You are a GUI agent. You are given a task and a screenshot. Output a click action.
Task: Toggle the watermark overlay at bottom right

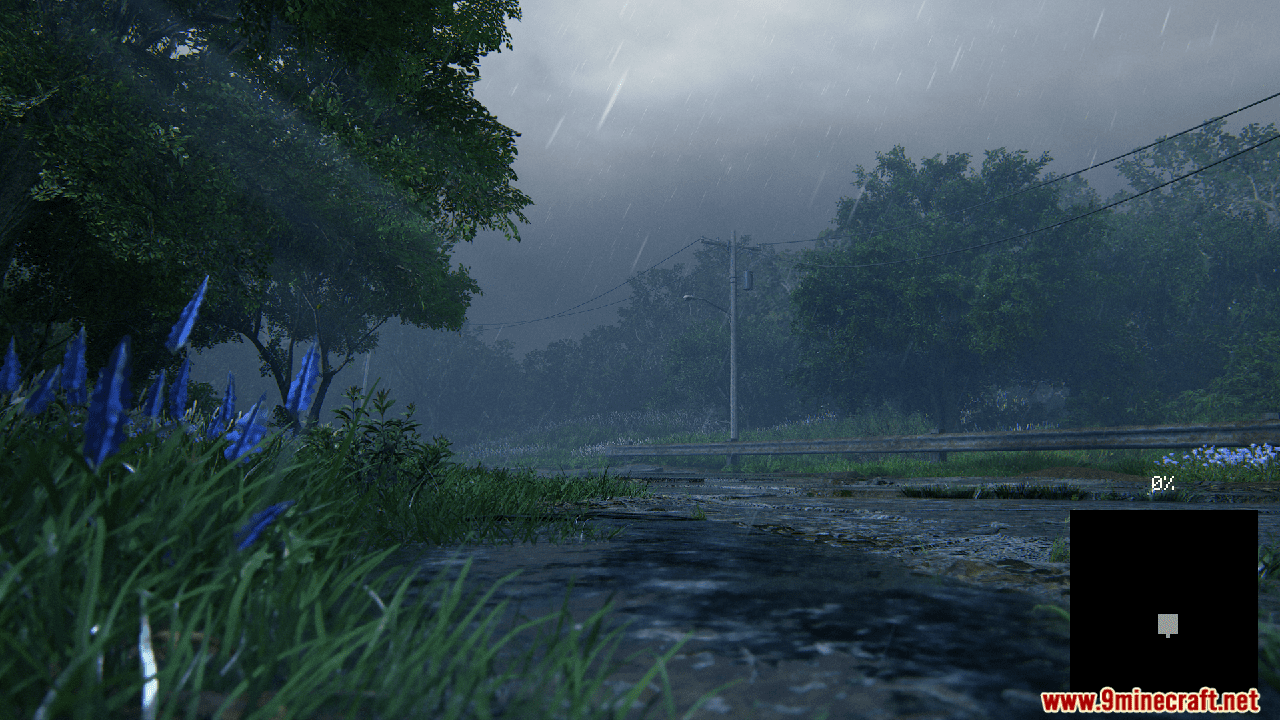(x=1150, y=700)
